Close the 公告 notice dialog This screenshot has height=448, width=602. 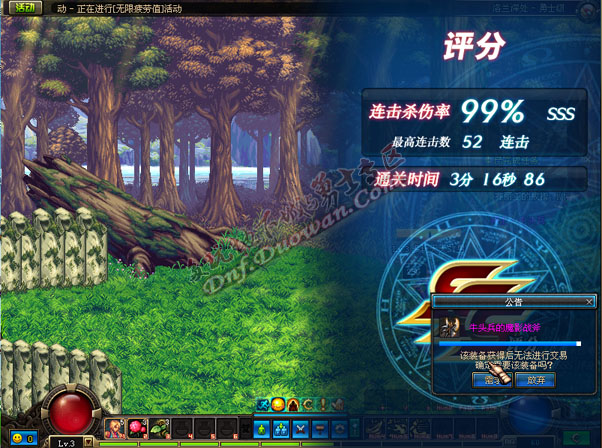(589, 300)
